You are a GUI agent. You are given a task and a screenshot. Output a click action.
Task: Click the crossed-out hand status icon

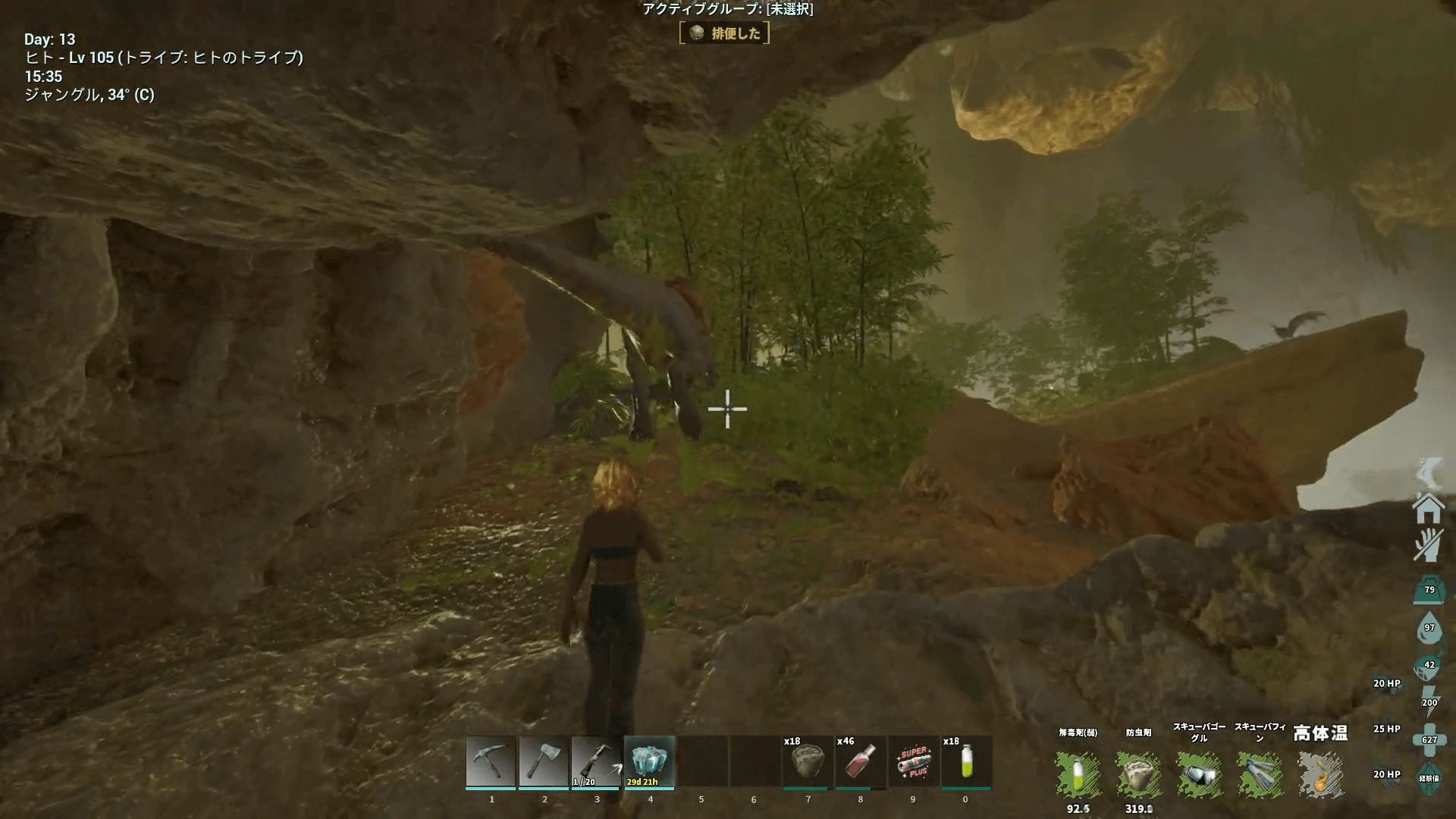pos(1428,544)
